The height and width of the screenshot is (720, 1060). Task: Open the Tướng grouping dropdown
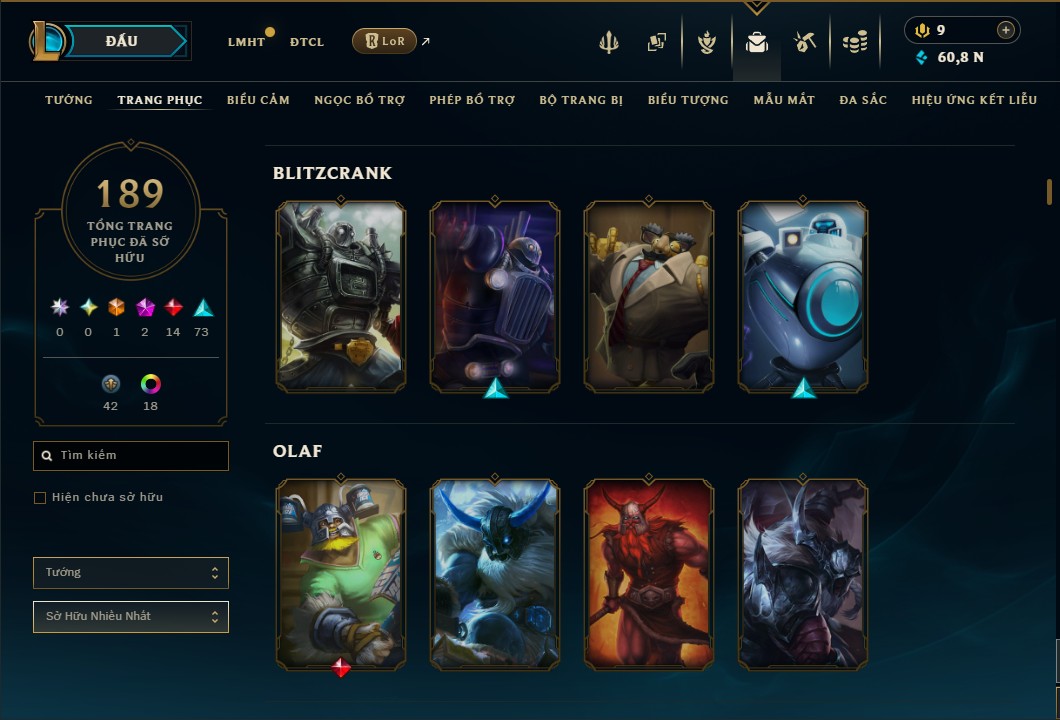pos(131,573)
